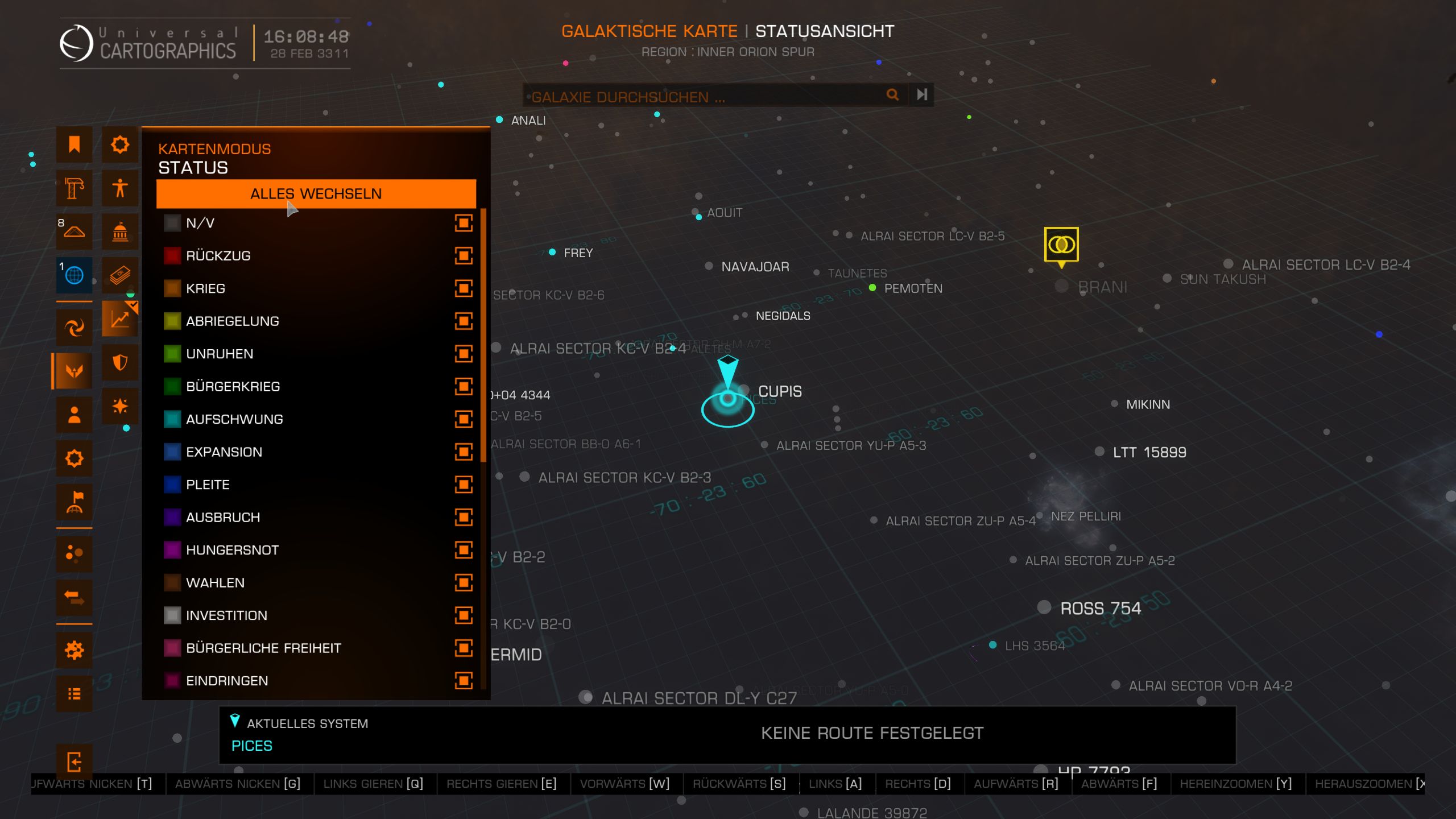Open the swap arrows map filter
Screen dimensions: 1456x819
tap(74, 597)
